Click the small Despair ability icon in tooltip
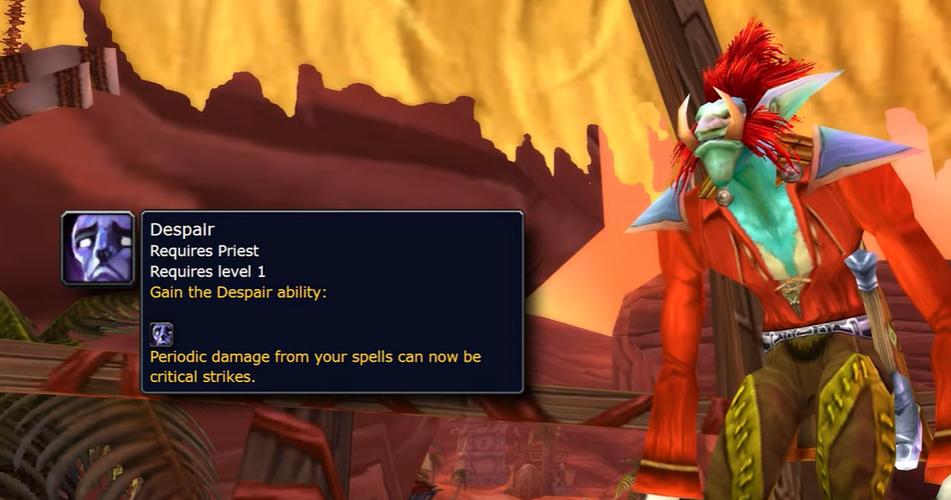The width and height of the screenshot is (951, 500). pyautogui.click(x=162, y=334)
